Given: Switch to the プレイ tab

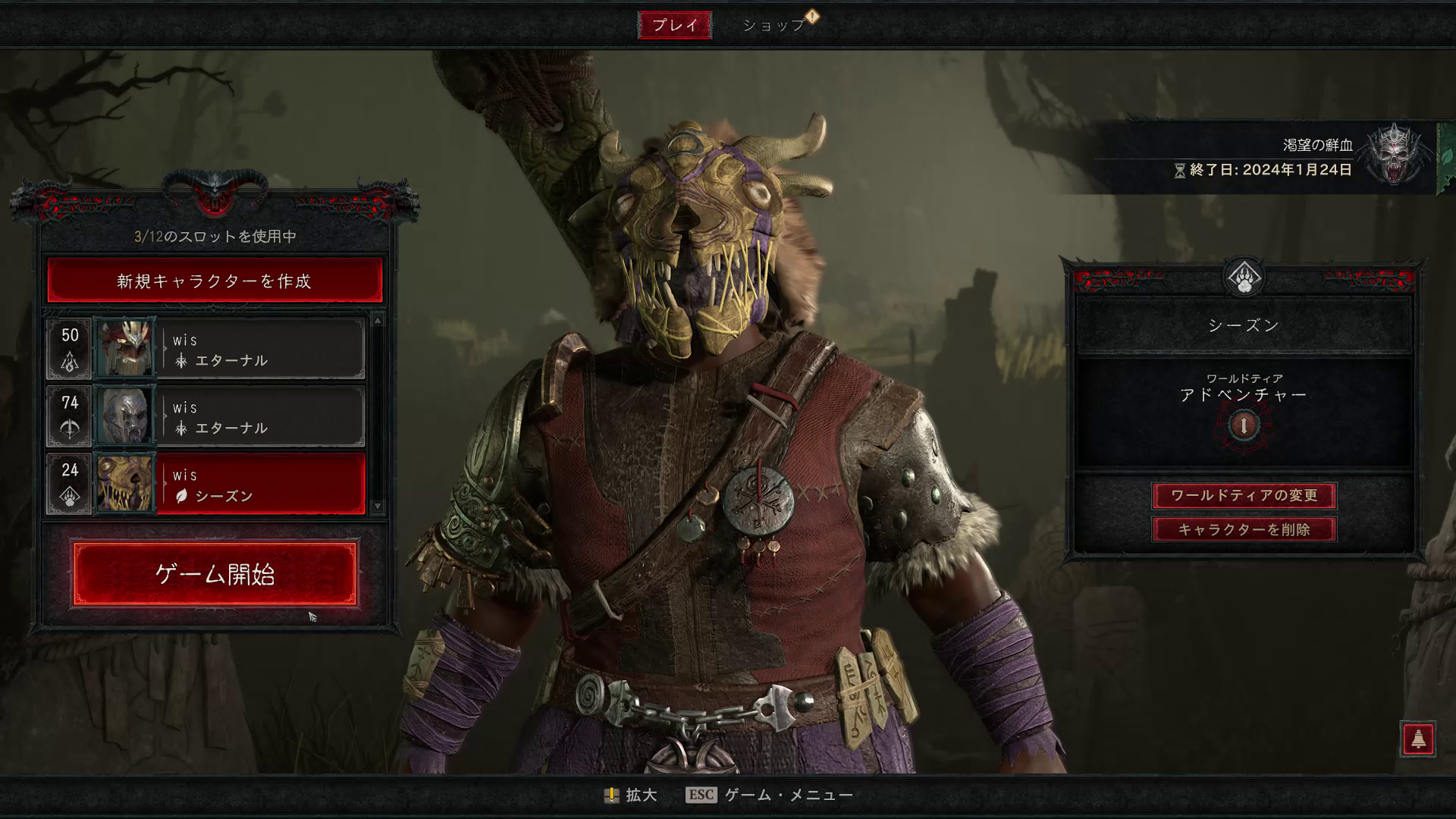Looking at the screenshot, I should 674,25.
